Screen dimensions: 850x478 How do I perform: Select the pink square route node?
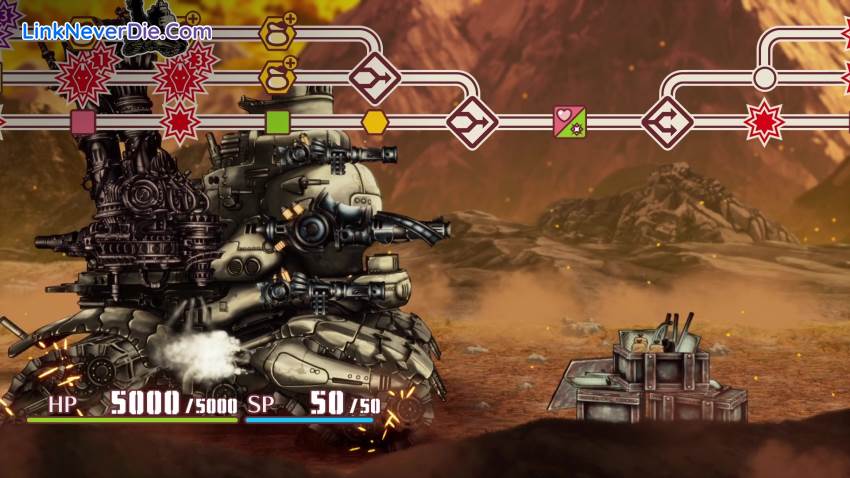tap(83, 122)
